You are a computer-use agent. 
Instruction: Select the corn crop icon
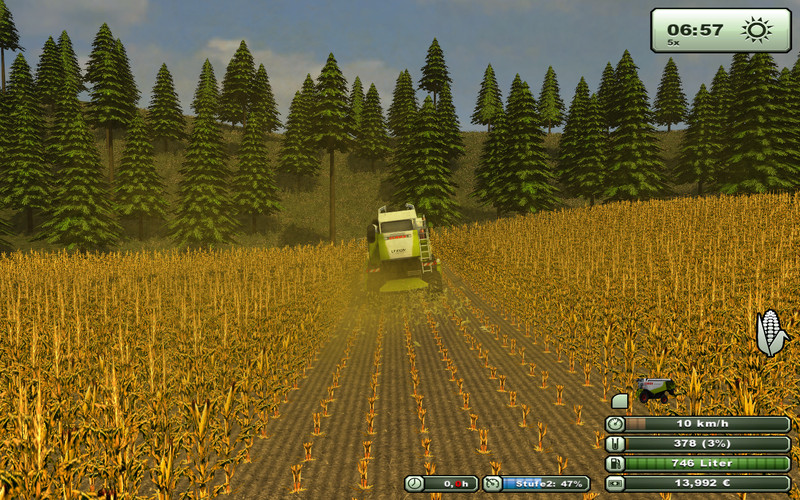coord(770,332)
